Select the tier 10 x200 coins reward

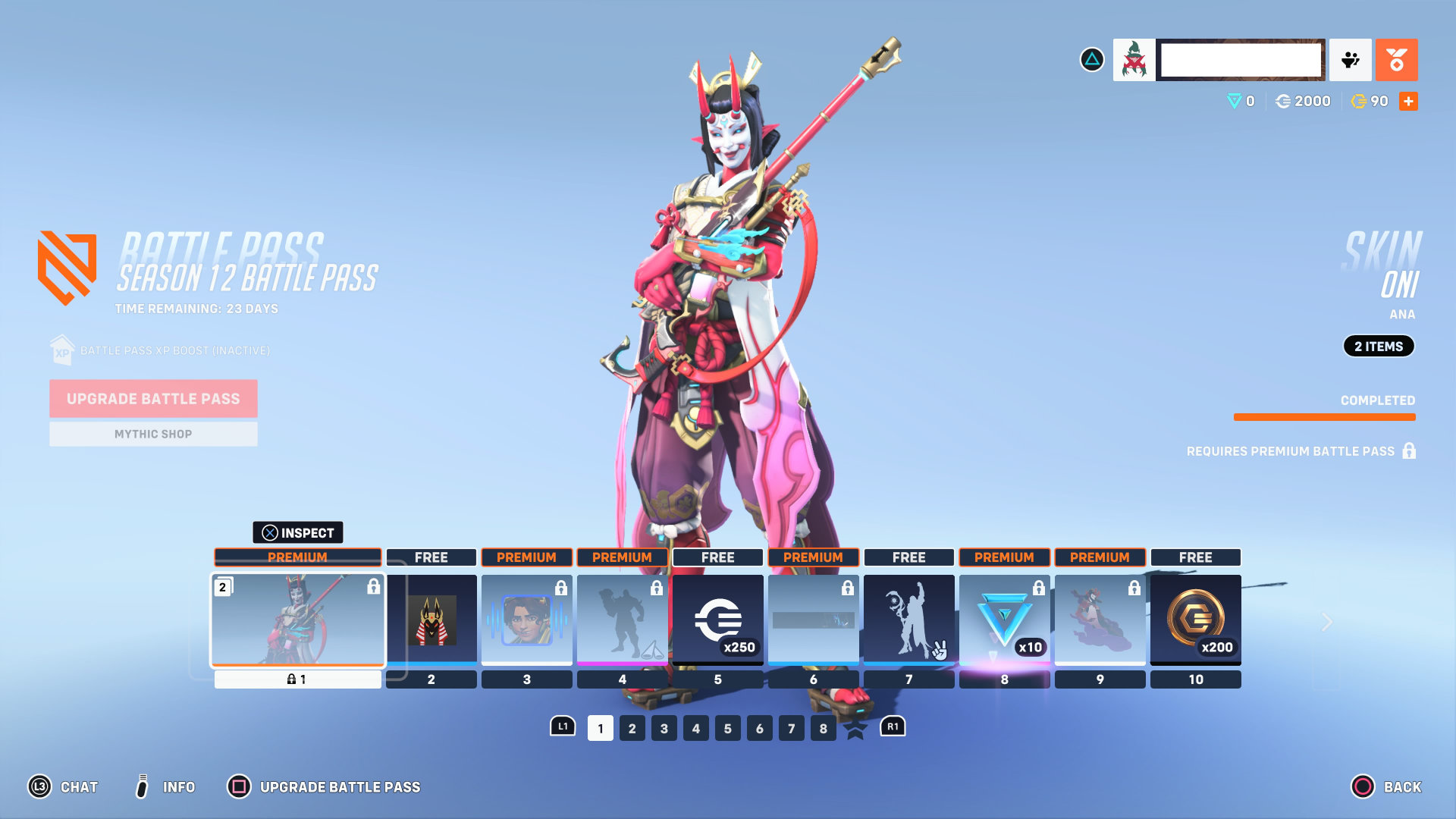1196,620
